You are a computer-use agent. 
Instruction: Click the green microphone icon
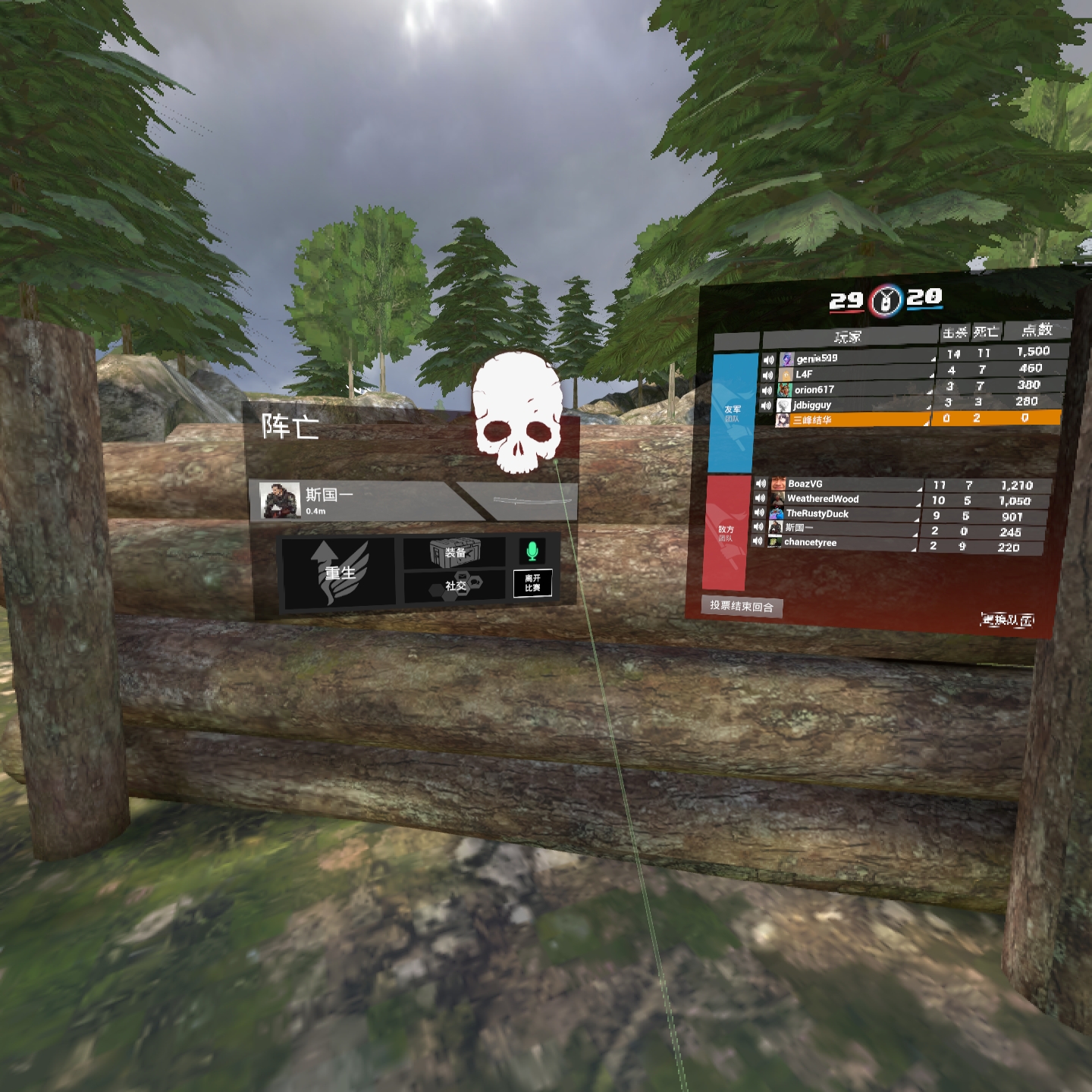coord(532,551)
